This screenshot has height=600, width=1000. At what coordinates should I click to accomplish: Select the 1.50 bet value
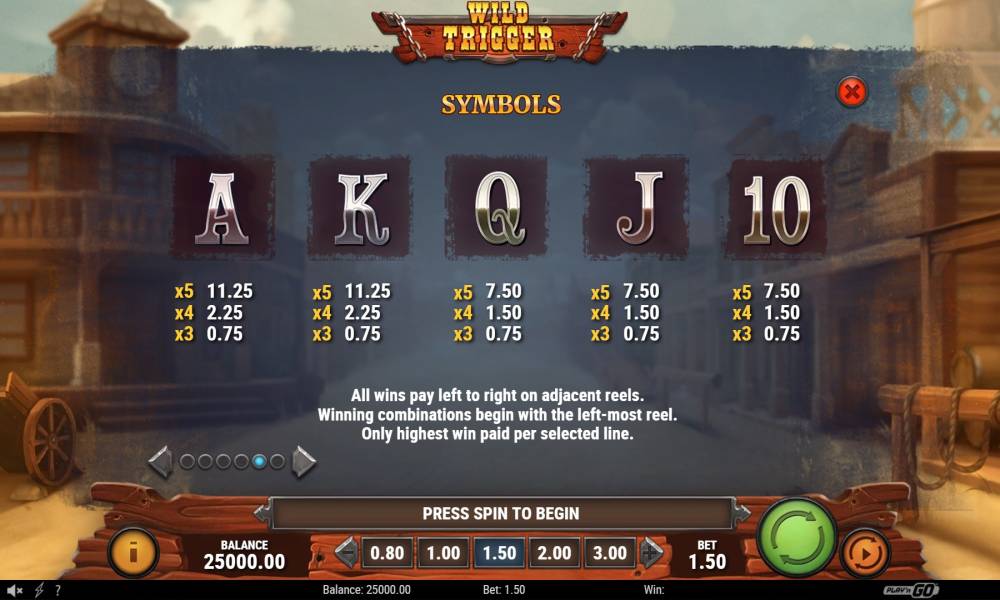(499, 553)
